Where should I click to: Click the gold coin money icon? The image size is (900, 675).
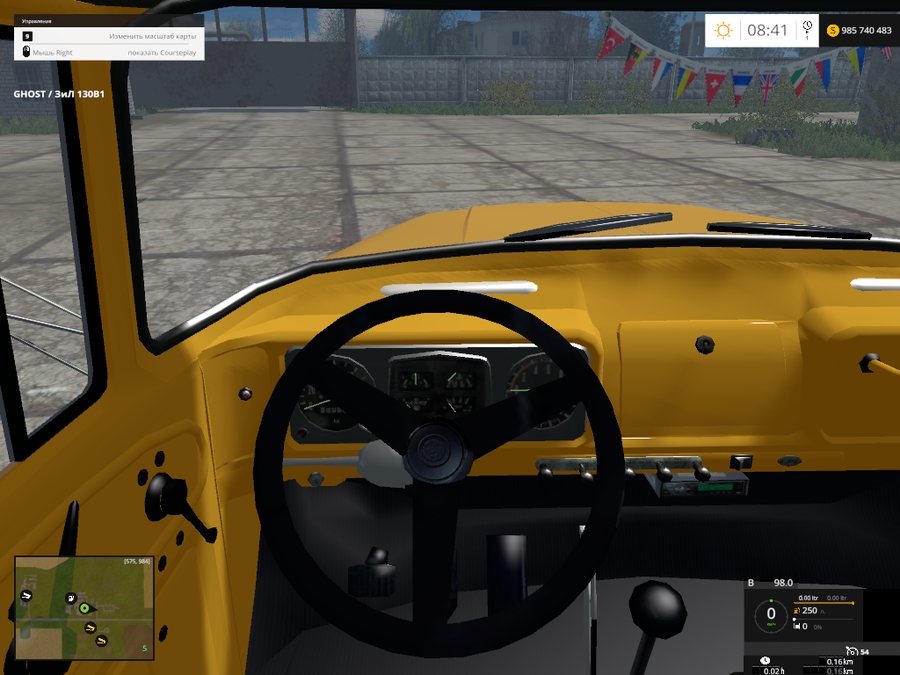pos(832,31)
